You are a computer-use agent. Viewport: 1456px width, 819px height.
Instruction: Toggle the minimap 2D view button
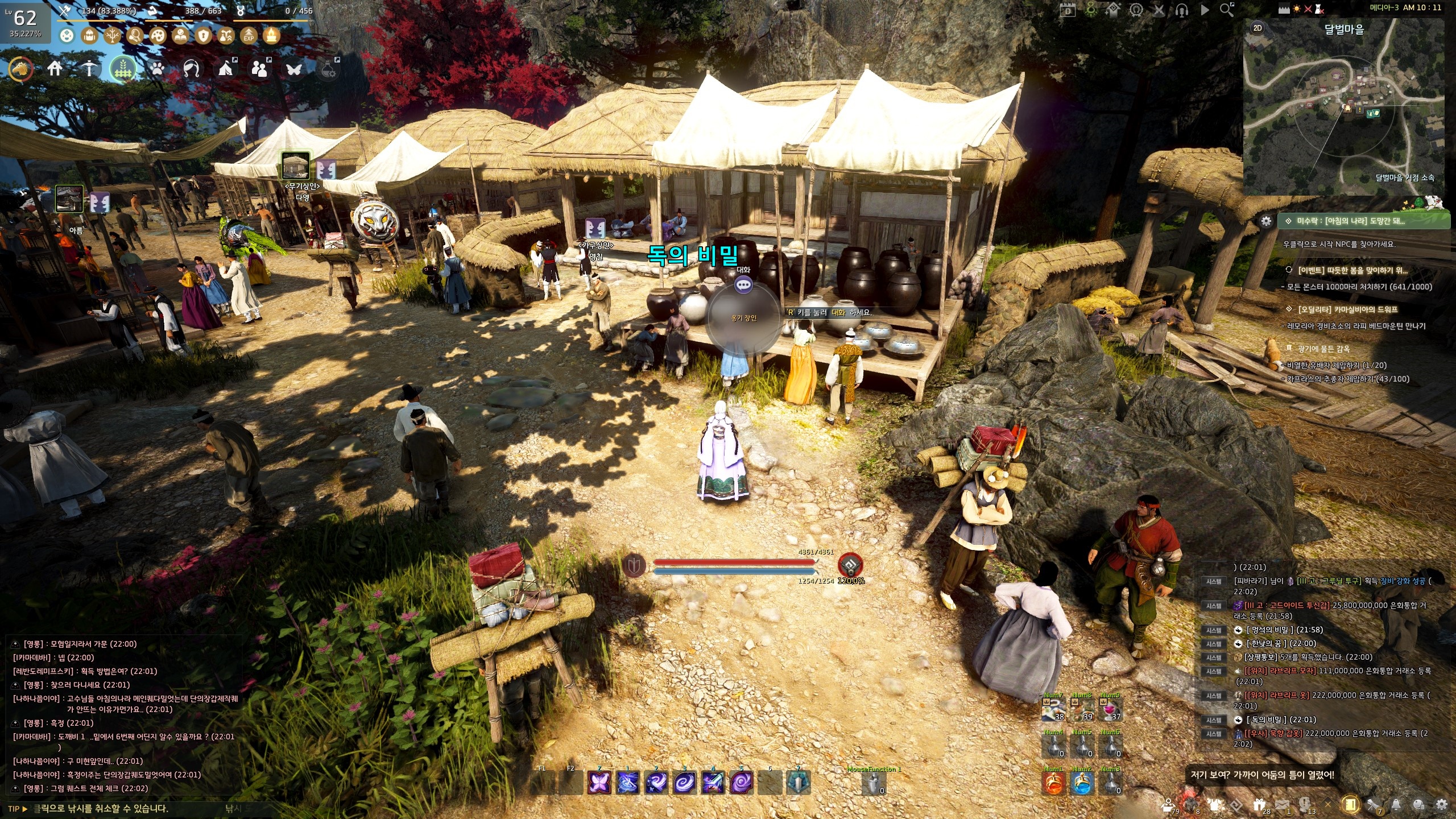point(1258,28)
